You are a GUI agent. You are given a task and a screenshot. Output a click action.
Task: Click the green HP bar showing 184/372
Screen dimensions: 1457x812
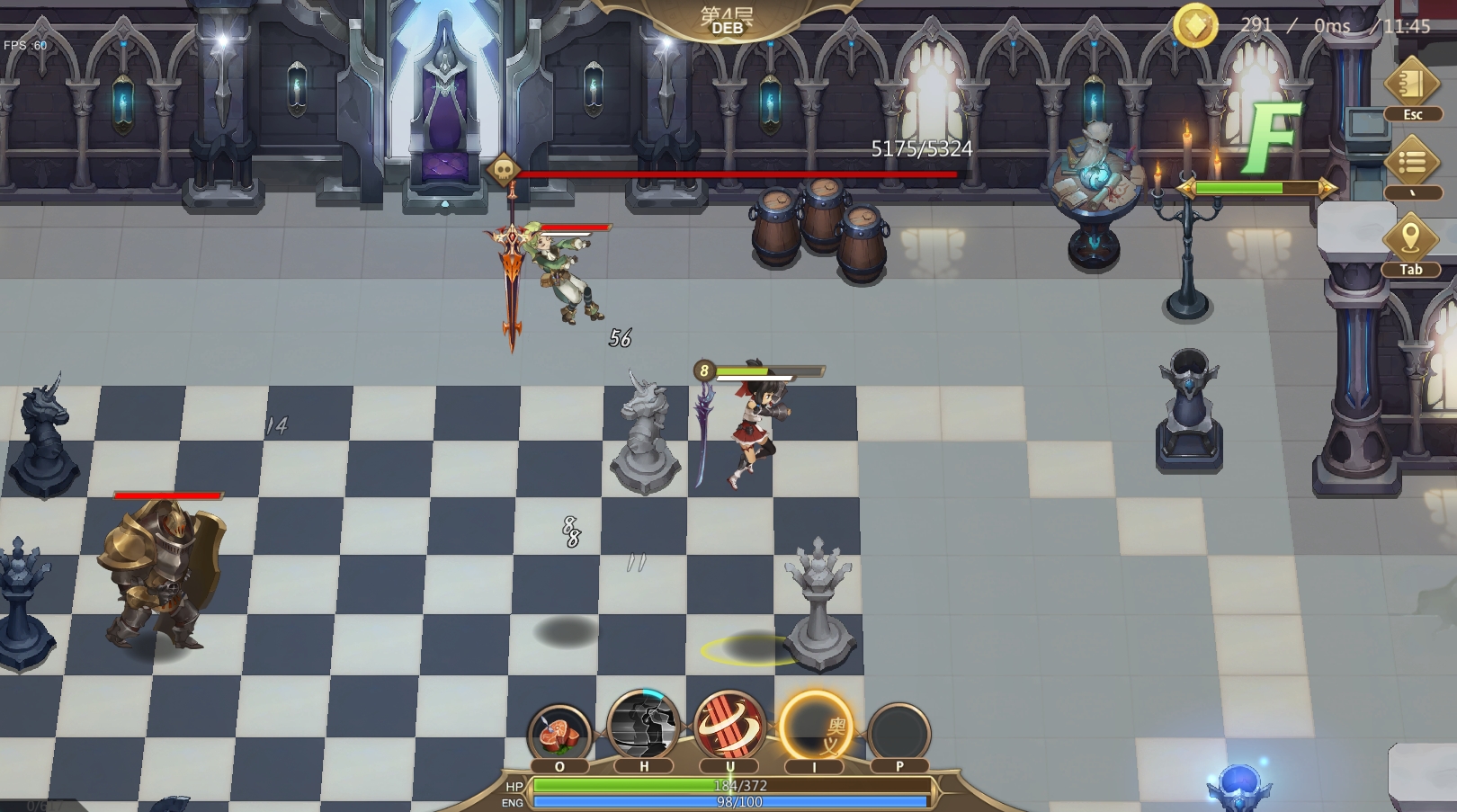pyautogui.click(x=730, y=785)
